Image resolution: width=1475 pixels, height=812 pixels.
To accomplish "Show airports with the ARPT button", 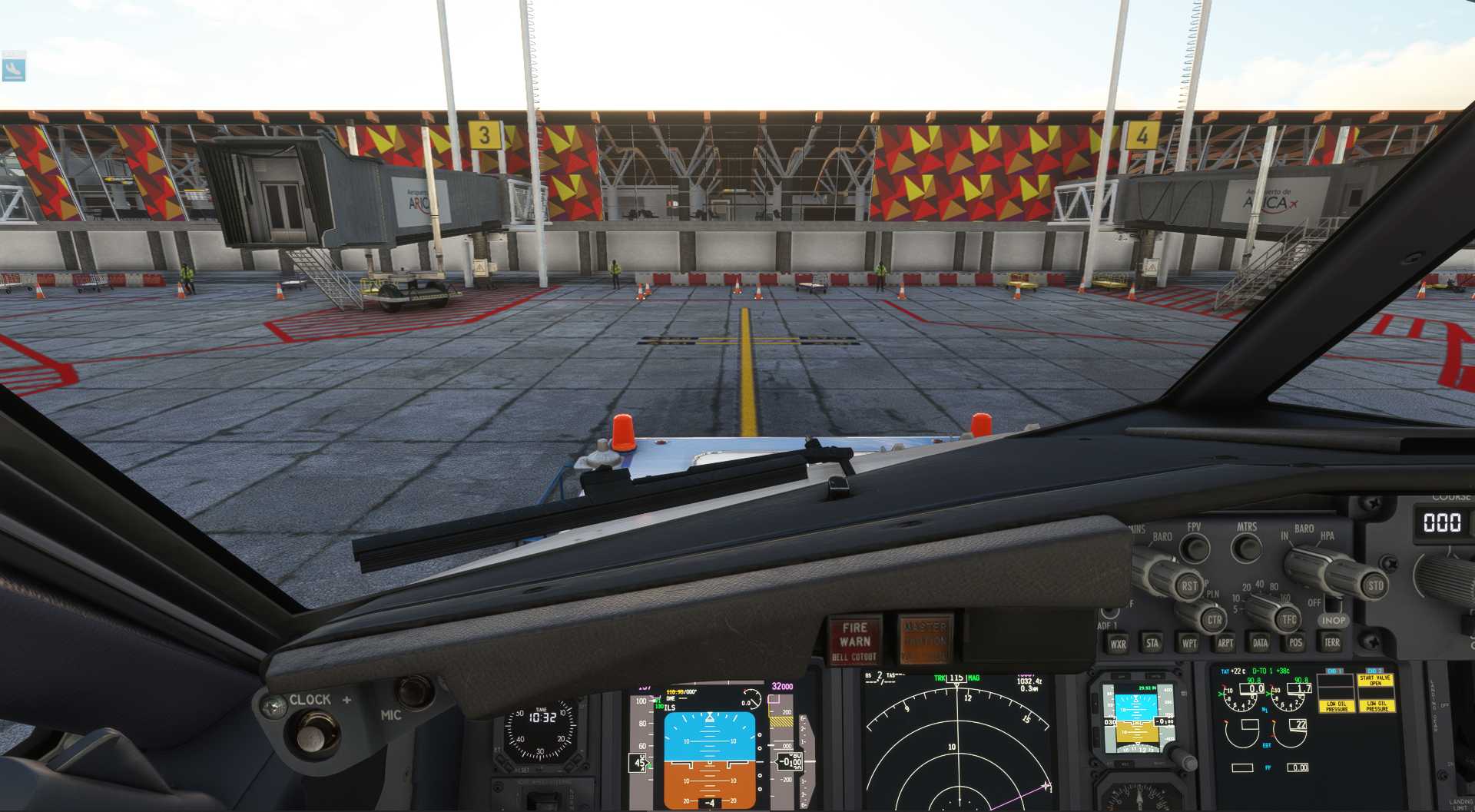I will [1225, 644].
